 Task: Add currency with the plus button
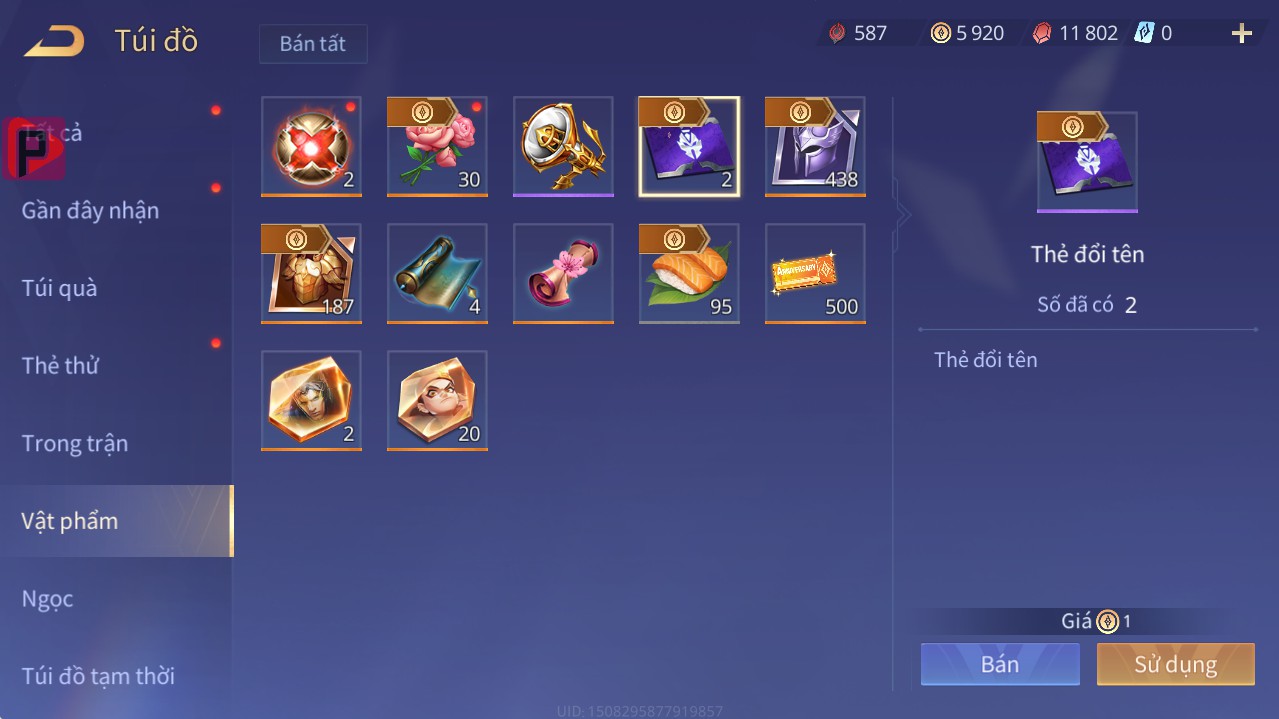pos(1241,34)
